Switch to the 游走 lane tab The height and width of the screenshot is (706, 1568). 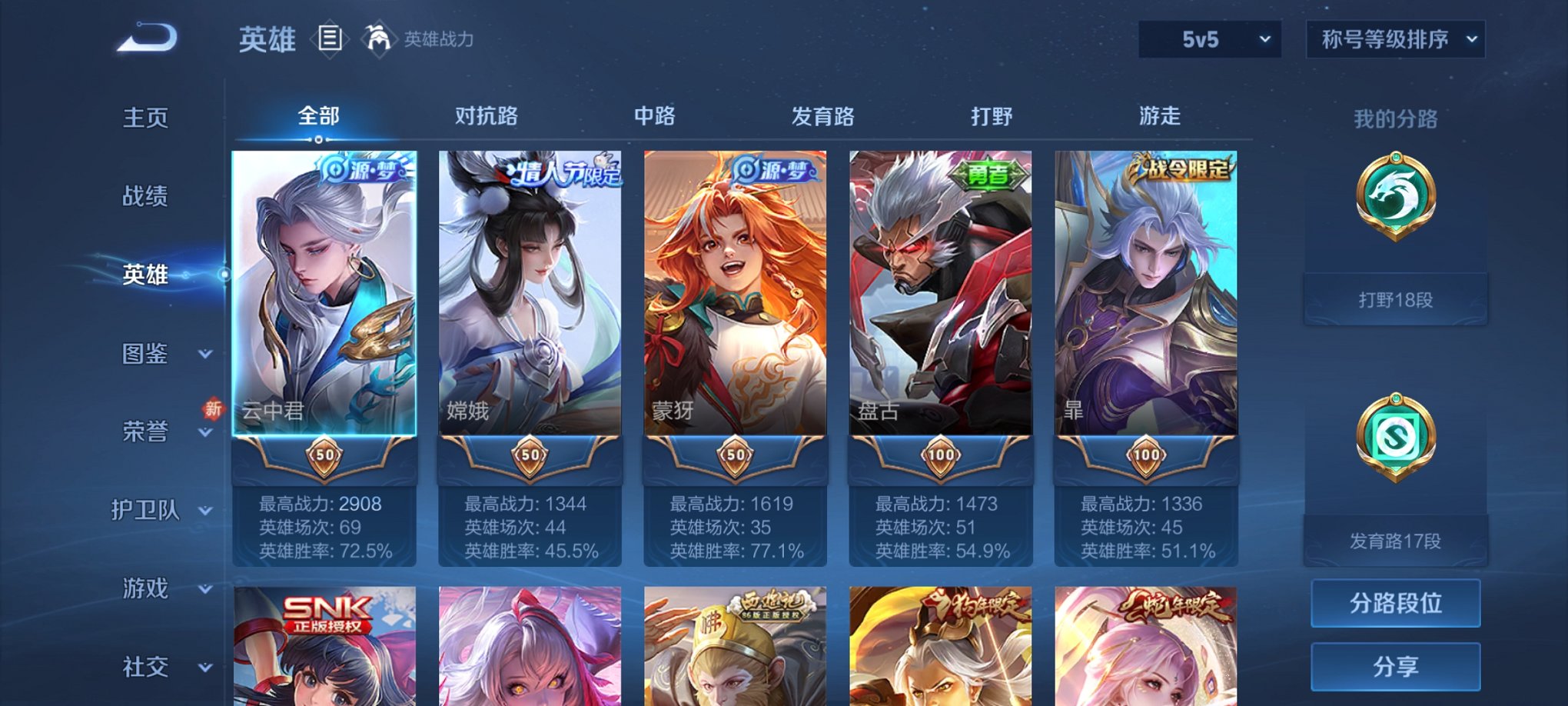[1161, 115]
